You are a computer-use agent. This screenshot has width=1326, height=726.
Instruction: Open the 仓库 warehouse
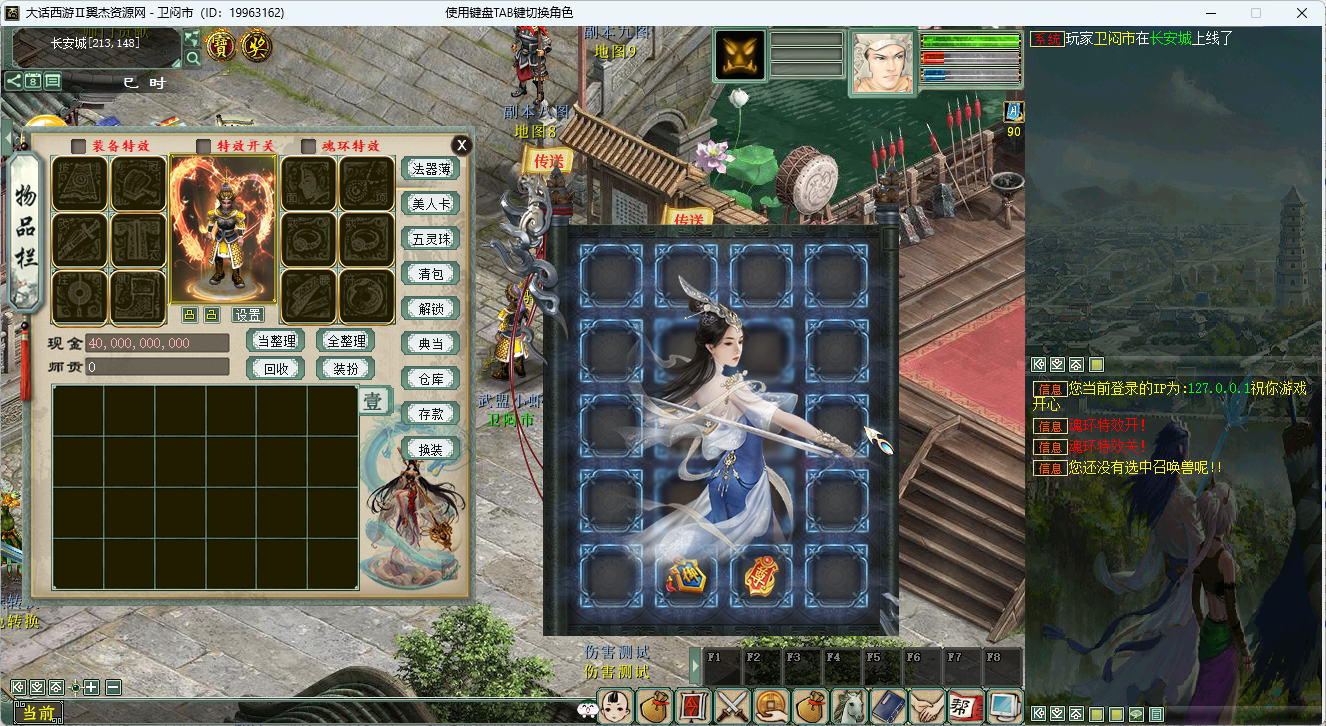click(430, 378)
